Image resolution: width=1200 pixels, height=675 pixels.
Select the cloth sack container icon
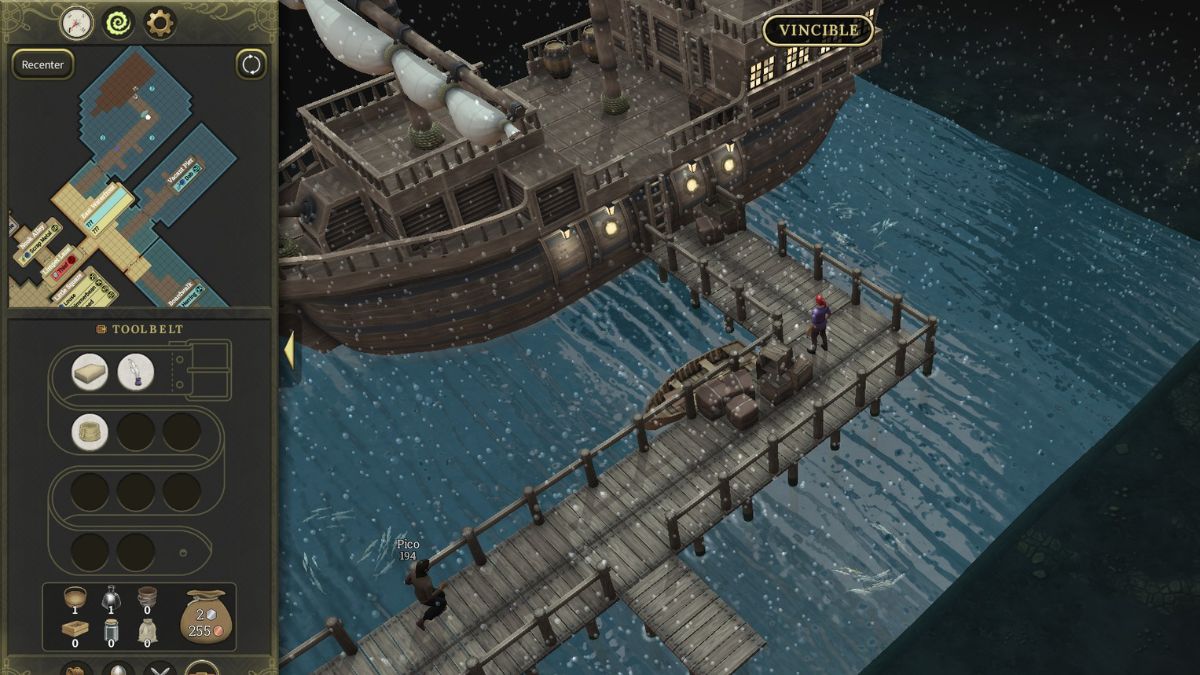148,630
